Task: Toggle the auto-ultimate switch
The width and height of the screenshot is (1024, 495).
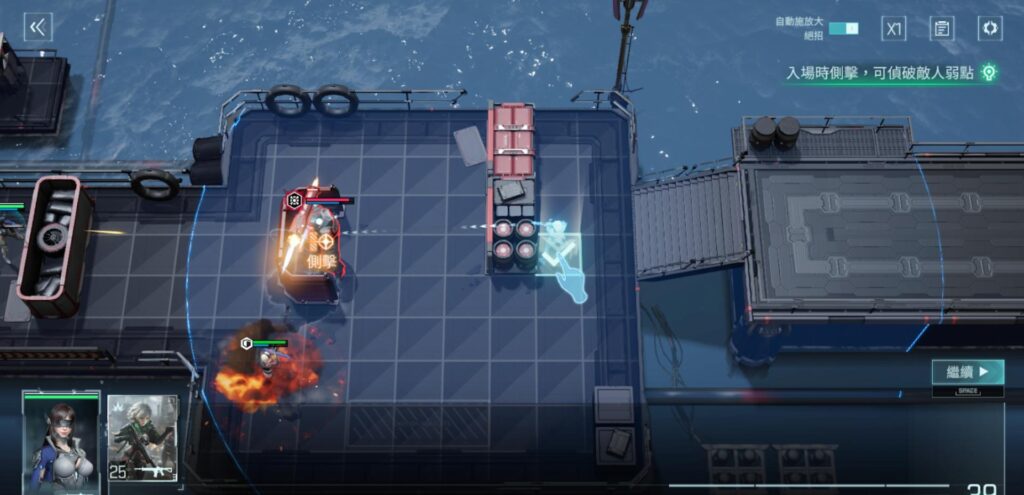Action: tap(843, 28)
